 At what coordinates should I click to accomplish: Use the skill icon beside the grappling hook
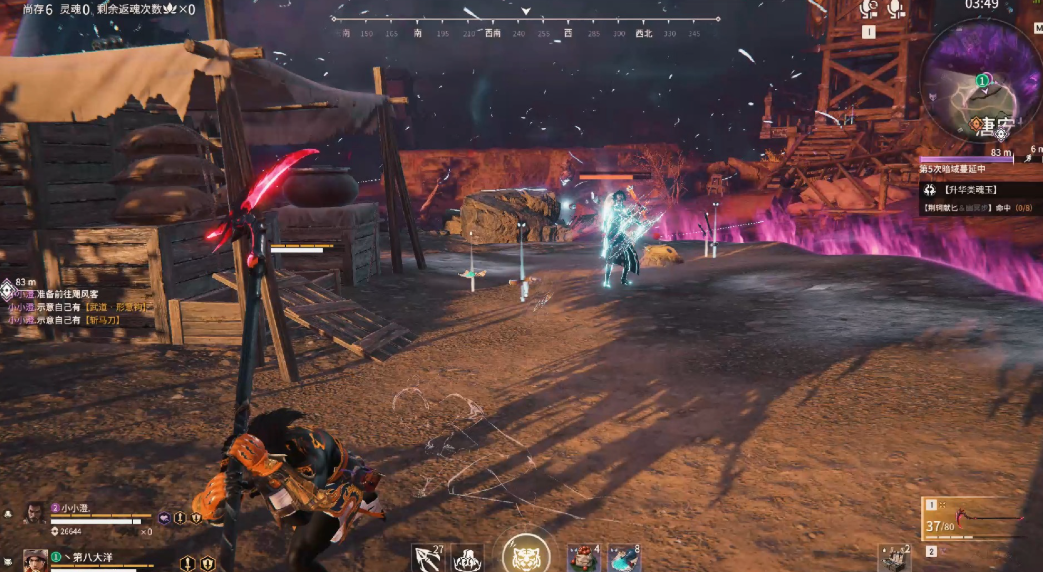tap(467, 558)
